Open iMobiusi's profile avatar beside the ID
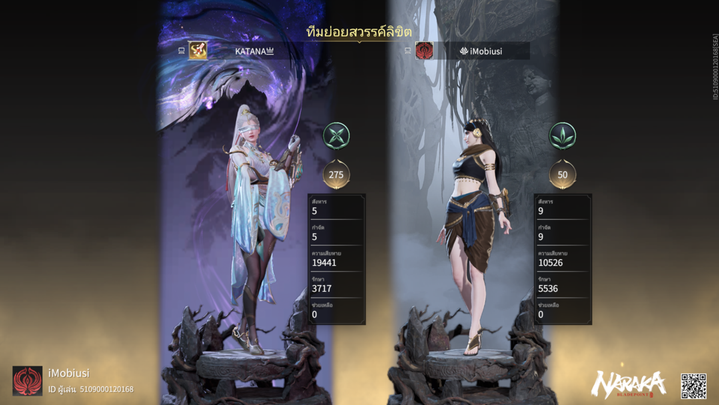 click(x=27, y=381)
